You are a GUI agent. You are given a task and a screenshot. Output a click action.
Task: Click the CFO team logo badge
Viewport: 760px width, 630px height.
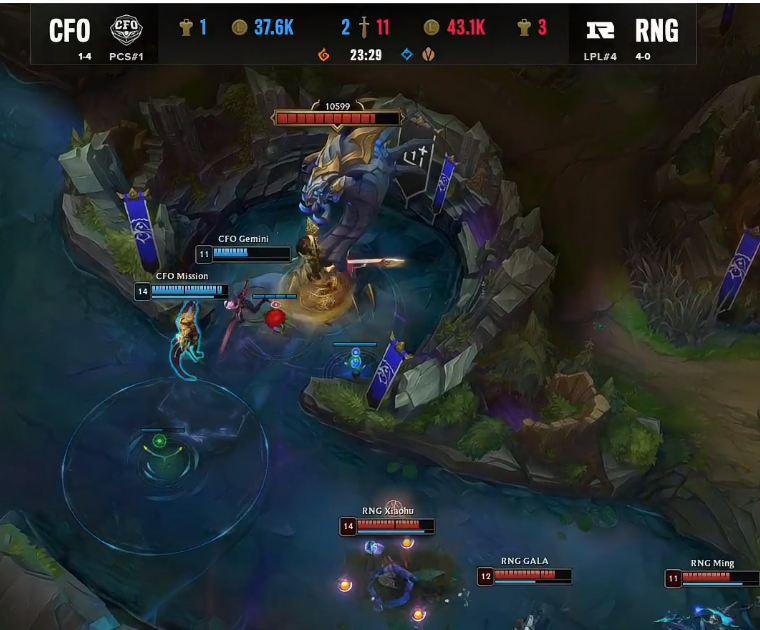[x=126, y=27]
